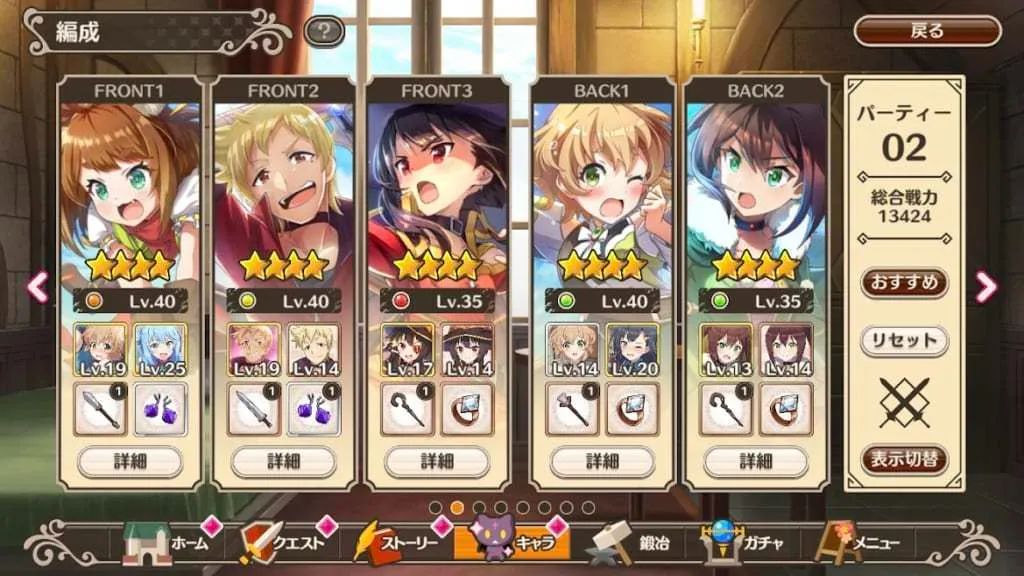This screenshot has height=576, width=1024.
Task: Select the sword weapon slot of FRONT1
Action: [x=101, y=408]
